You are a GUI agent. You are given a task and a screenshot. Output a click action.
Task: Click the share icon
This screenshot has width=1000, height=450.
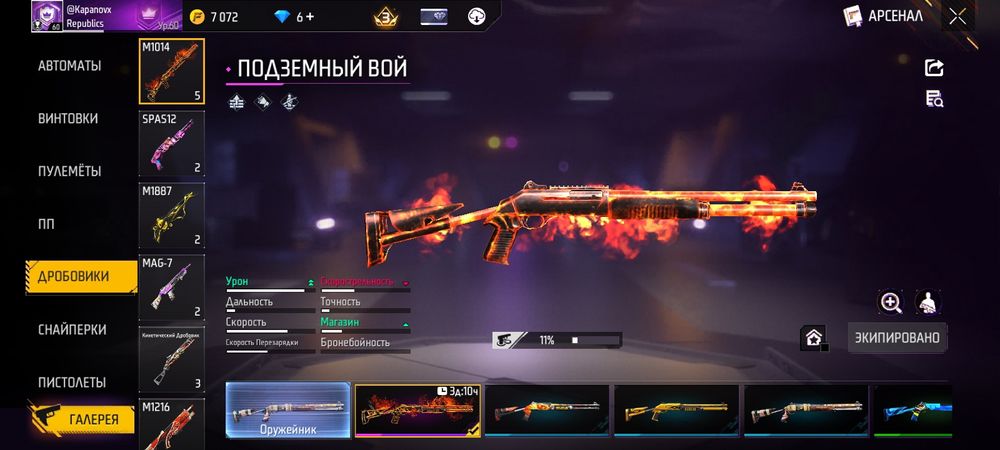click(935, 68)
